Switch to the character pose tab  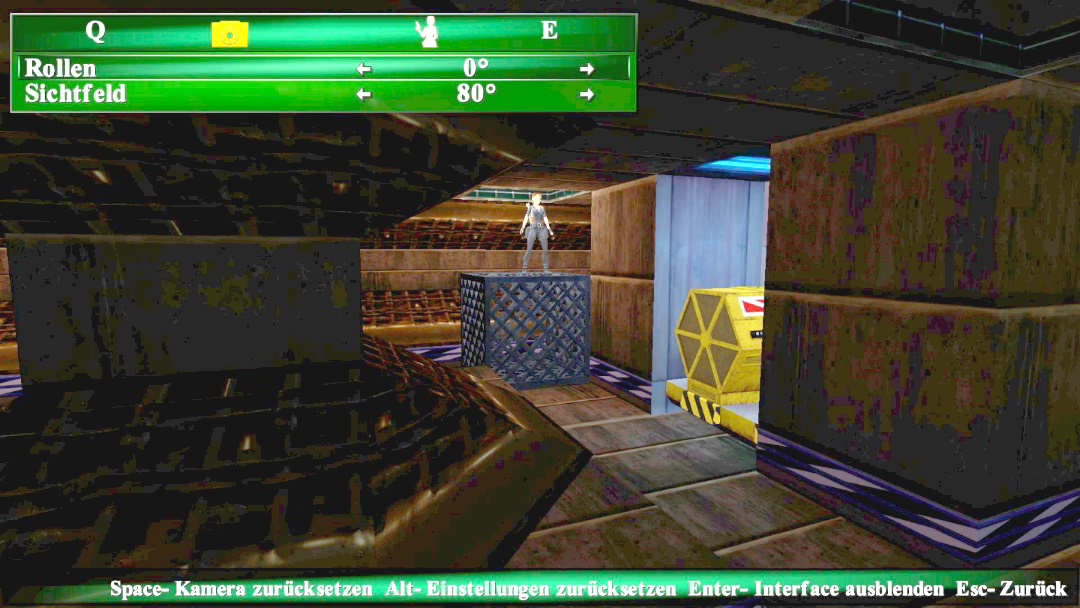click(x=428, y=32)
